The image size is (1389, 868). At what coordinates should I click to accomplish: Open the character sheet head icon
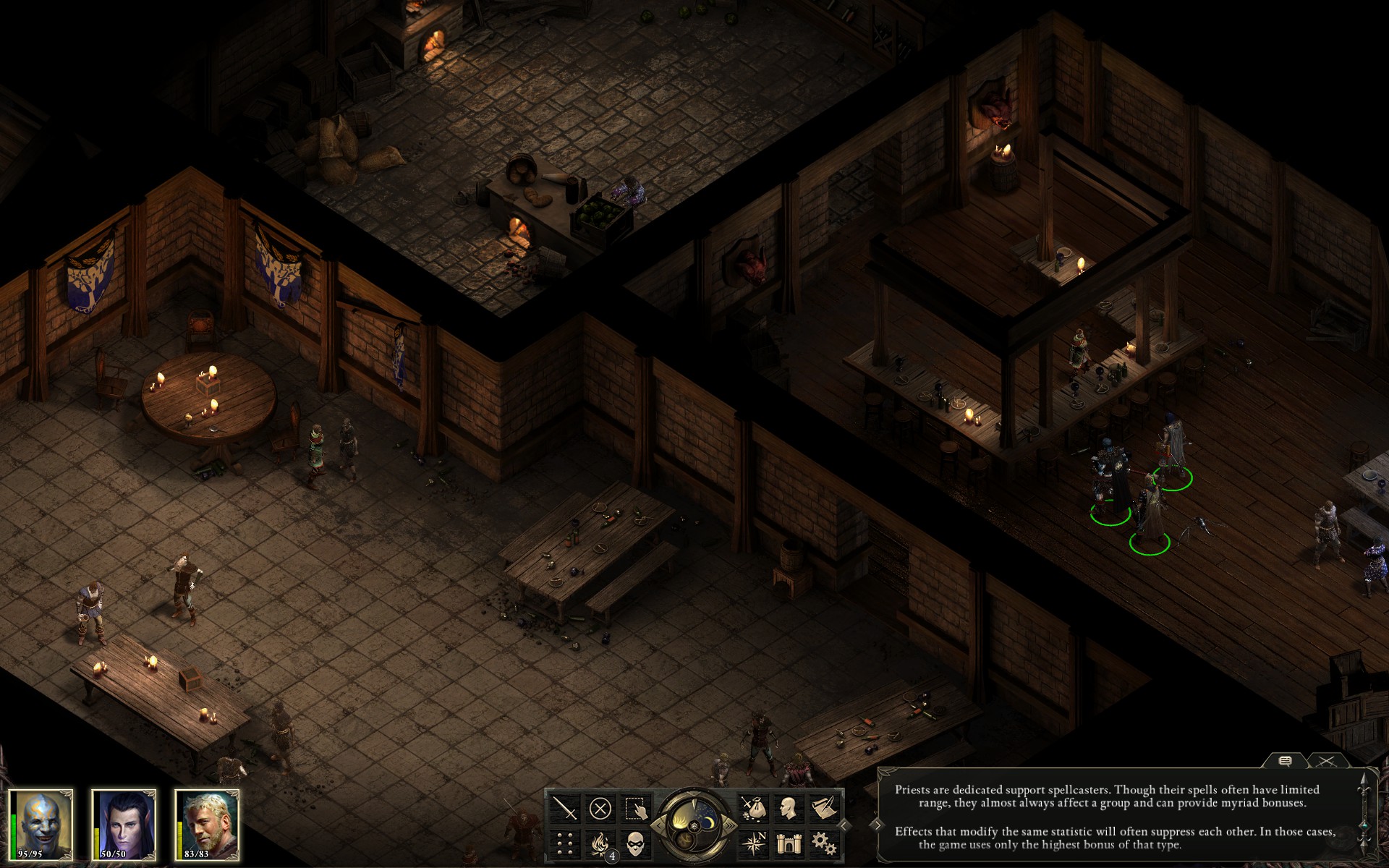pos(789,808)
